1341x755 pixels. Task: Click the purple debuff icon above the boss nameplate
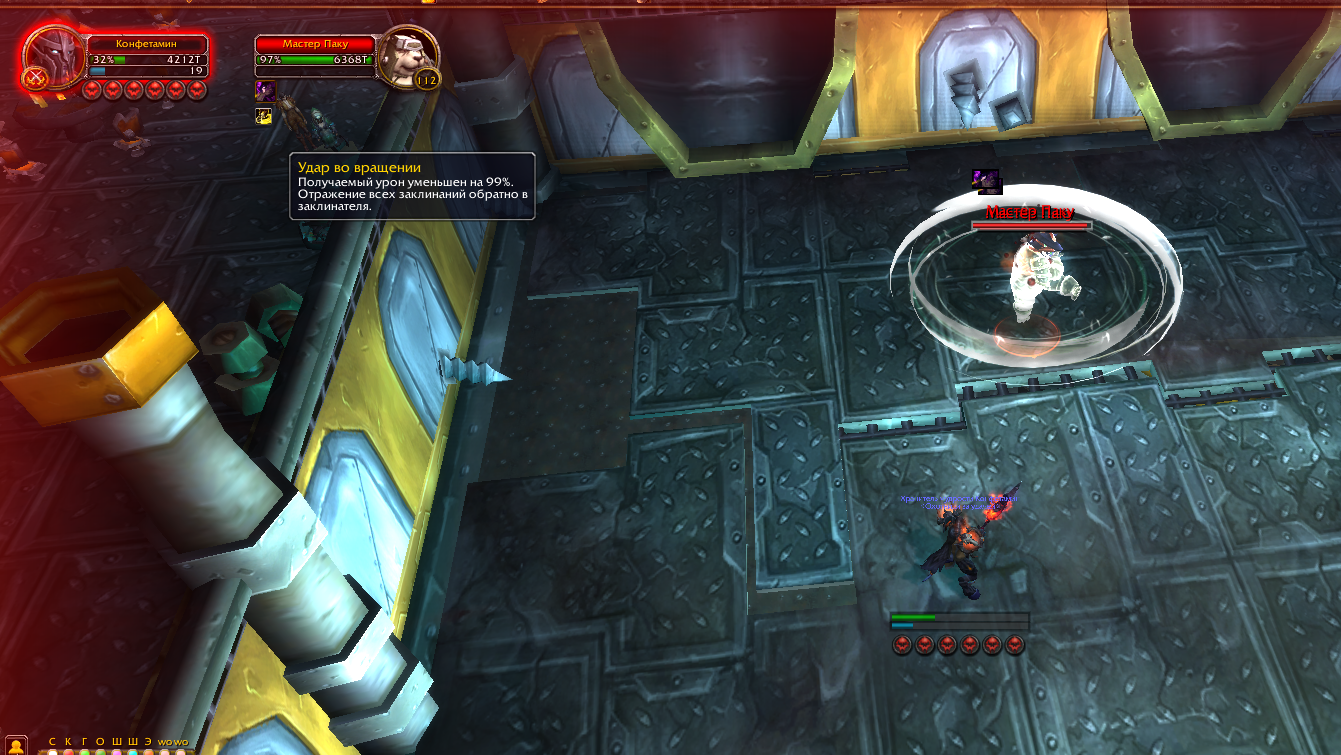(986, 181)
